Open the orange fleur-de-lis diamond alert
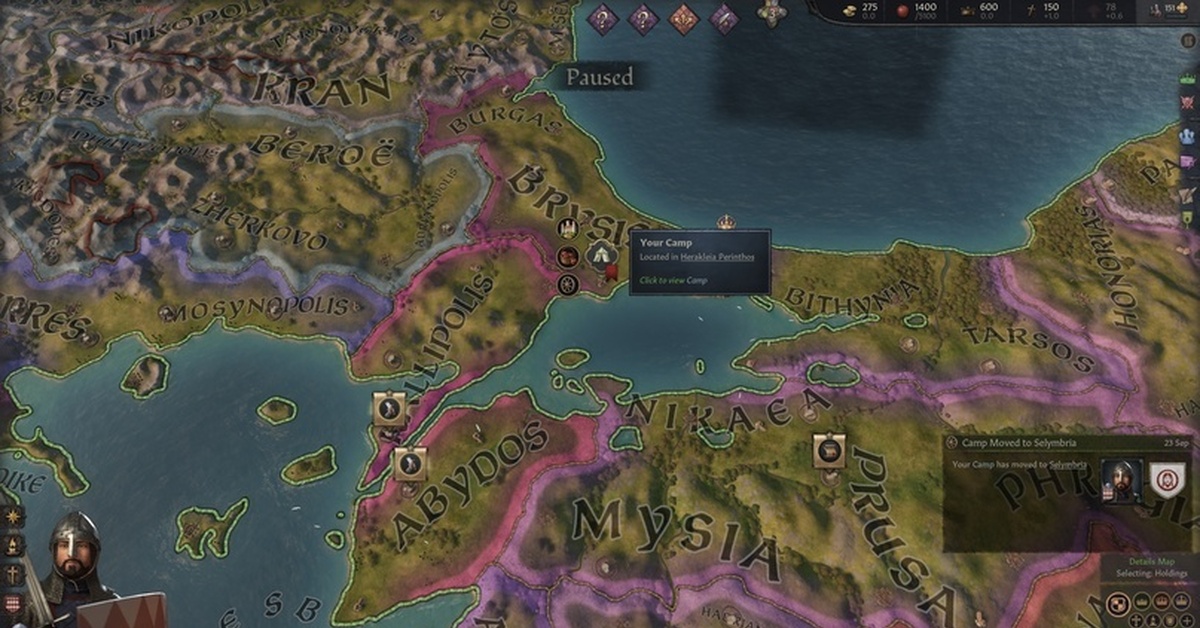This screenshot has height=628, width=1200. pyautogui.click(x=683, y=17)
